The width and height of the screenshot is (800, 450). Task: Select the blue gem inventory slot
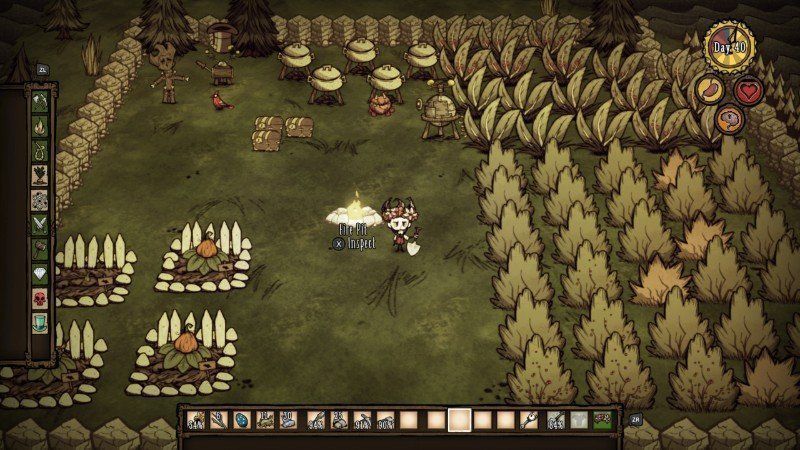click(x=240, y=421)
